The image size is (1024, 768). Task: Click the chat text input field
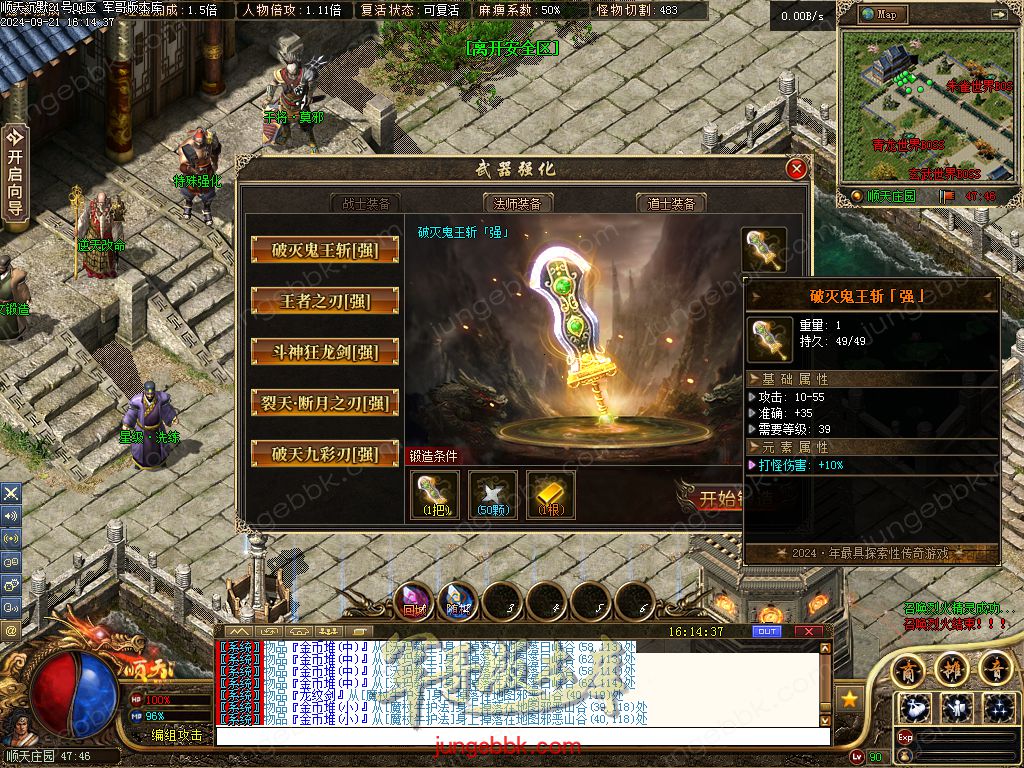point(520,736)
